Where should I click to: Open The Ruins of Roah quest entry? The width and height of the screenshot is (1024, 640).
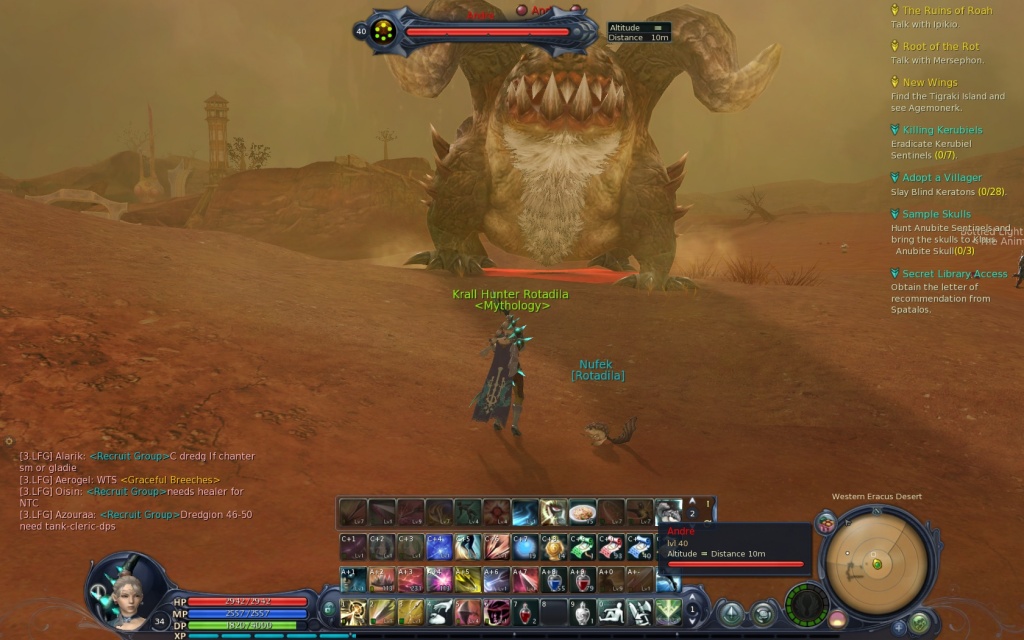tap(946, 11)
